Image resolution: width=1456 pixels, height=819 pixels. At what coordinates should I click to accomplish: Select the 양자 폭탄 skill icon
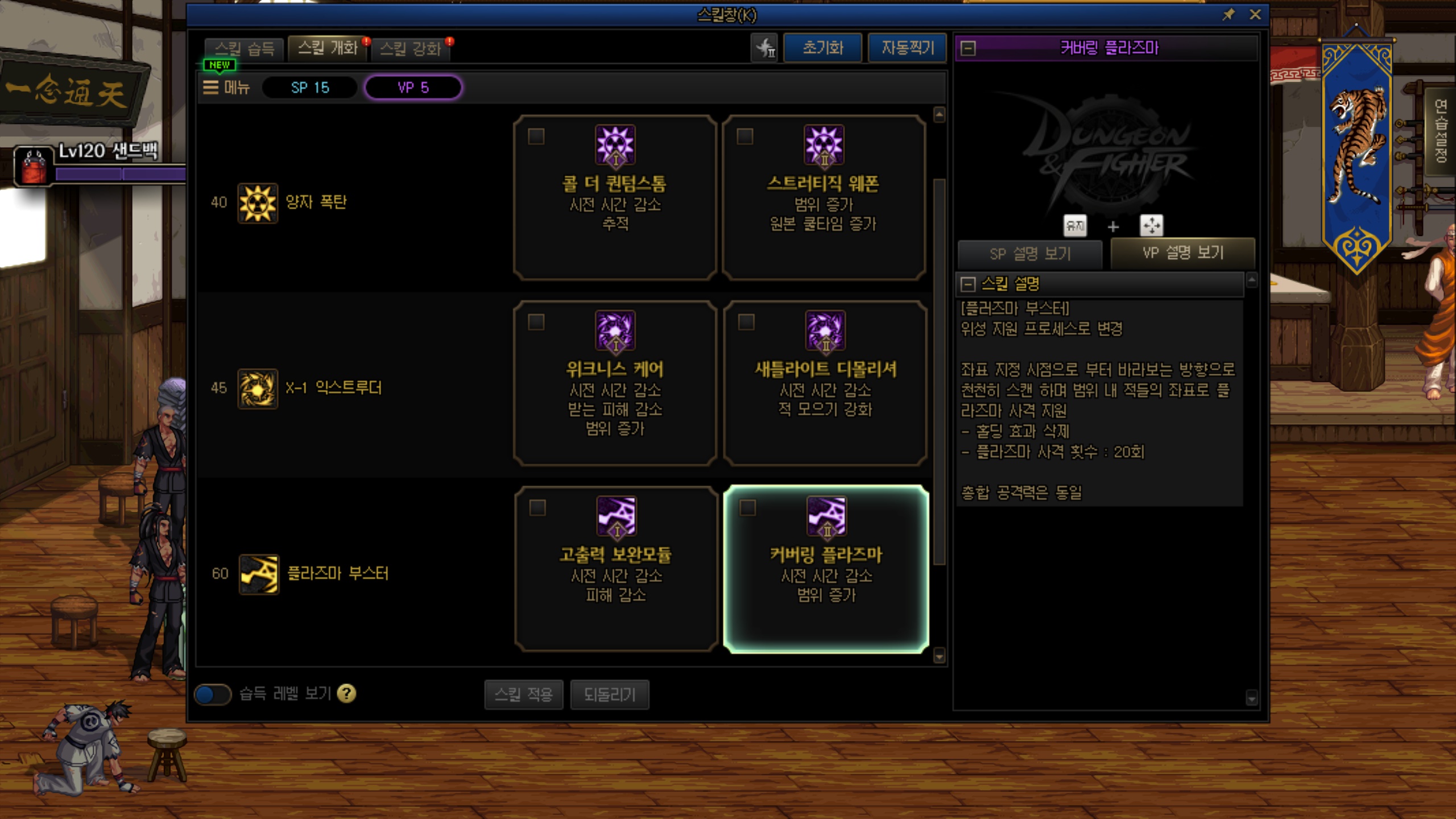click(x=258, y=203)
